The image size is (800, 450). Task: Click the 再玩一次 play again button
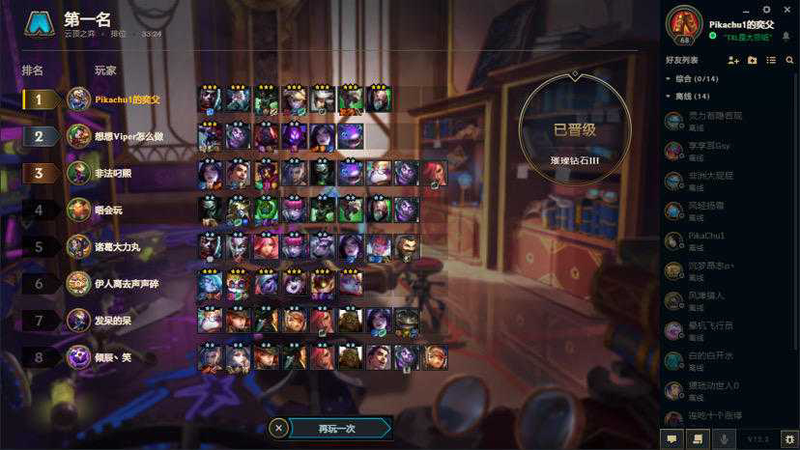(x=337, y=428)
